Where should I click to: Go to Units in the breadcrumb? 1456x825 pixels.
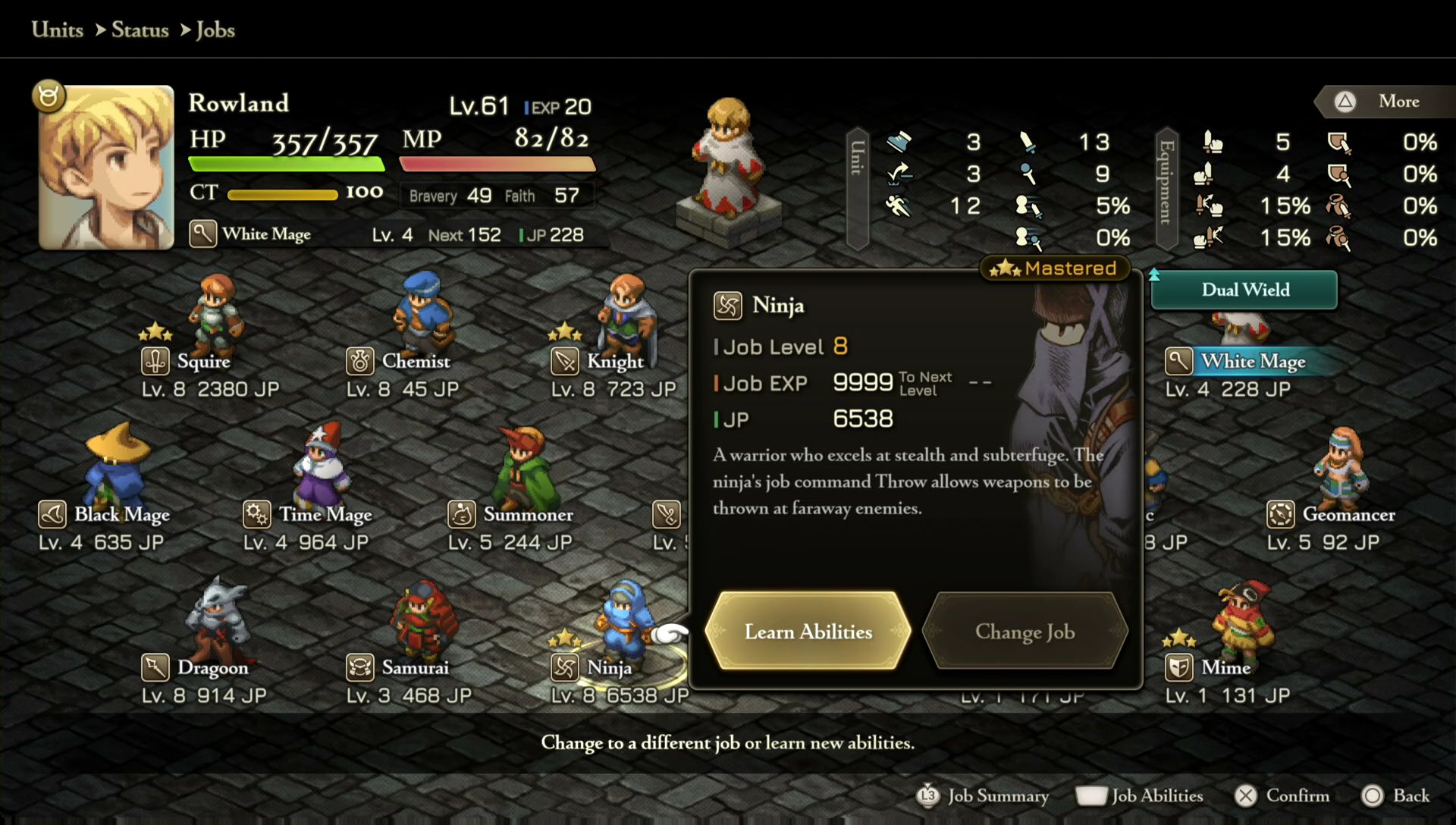coord(58,30)
